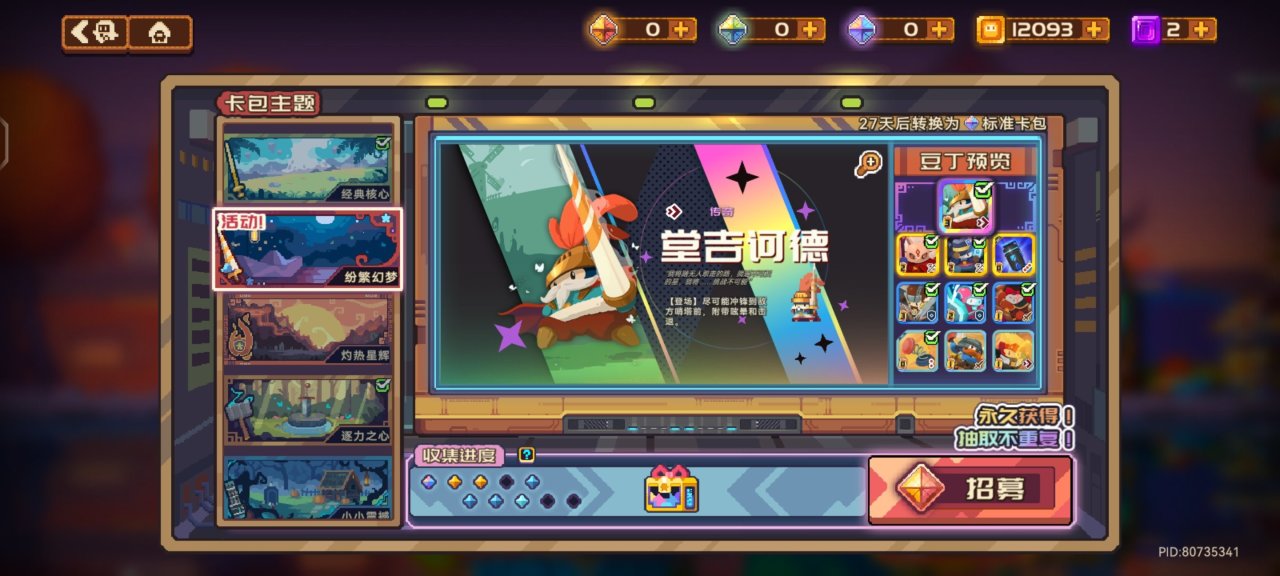Add more purple cube currency
Viewport: 1280px width, 576px height.
(x=1202, y=30)
